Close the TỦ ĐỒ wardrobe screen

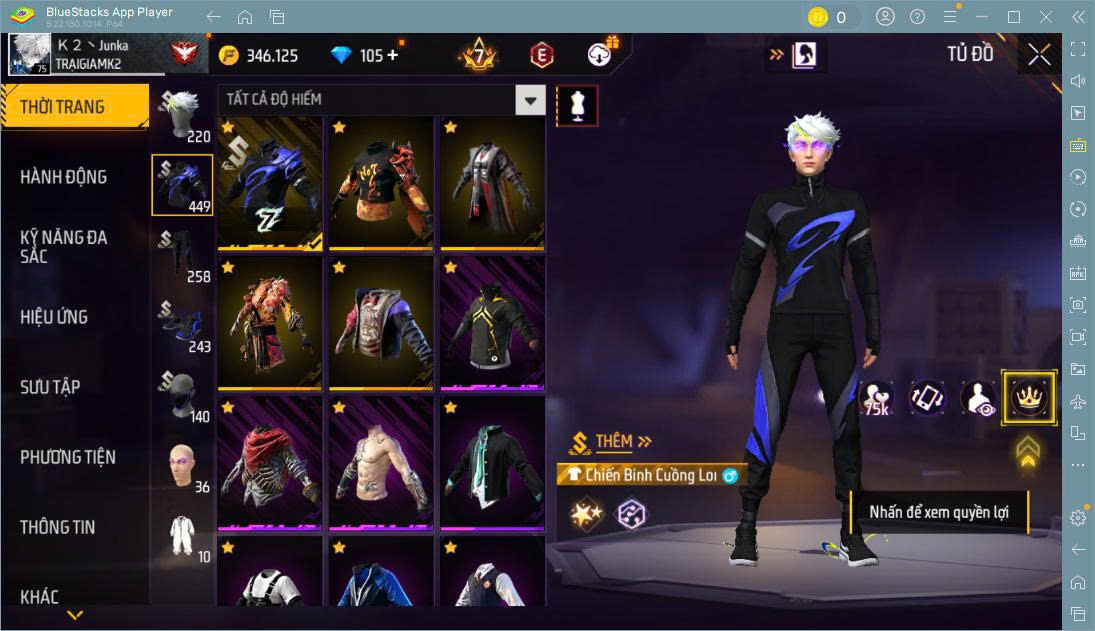(1039, 54)
